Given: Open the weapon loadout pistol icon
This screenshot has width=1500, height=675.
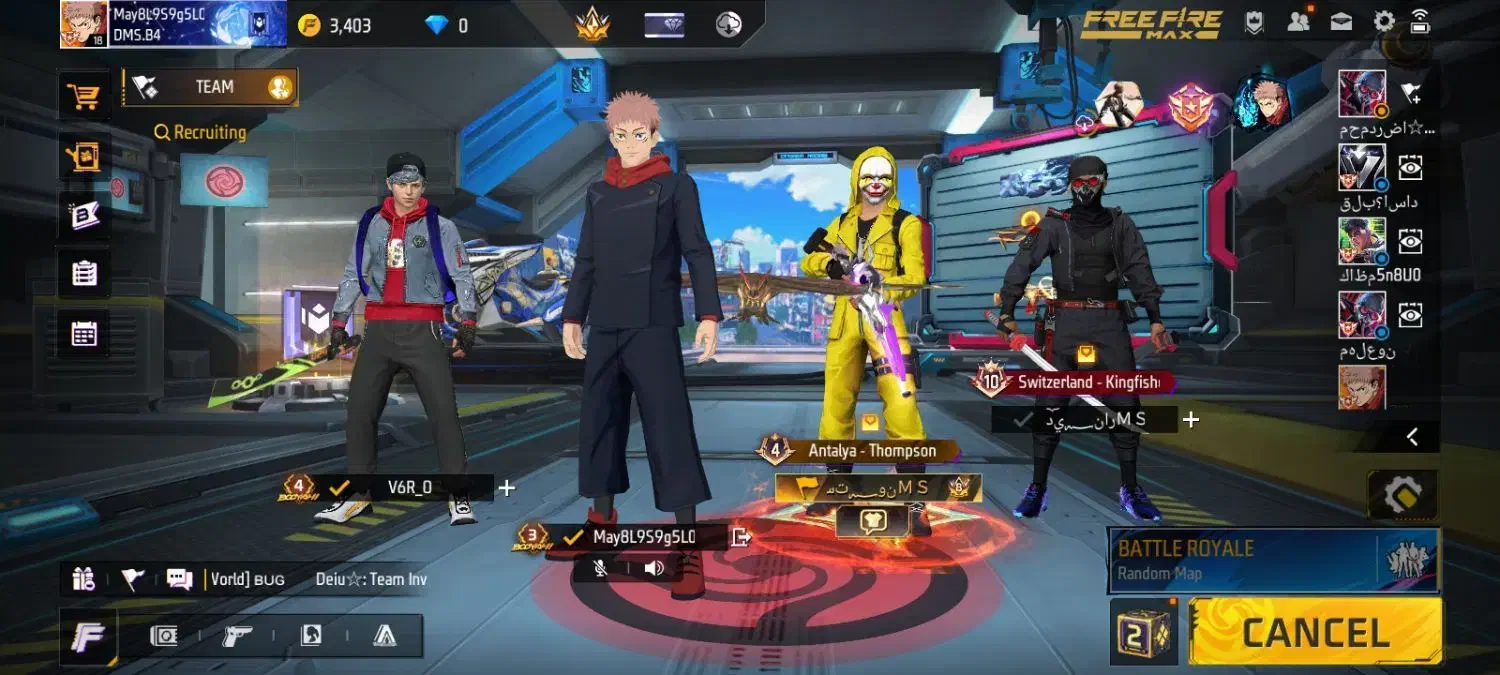Looking at the screenshot, I should [237, 636].
